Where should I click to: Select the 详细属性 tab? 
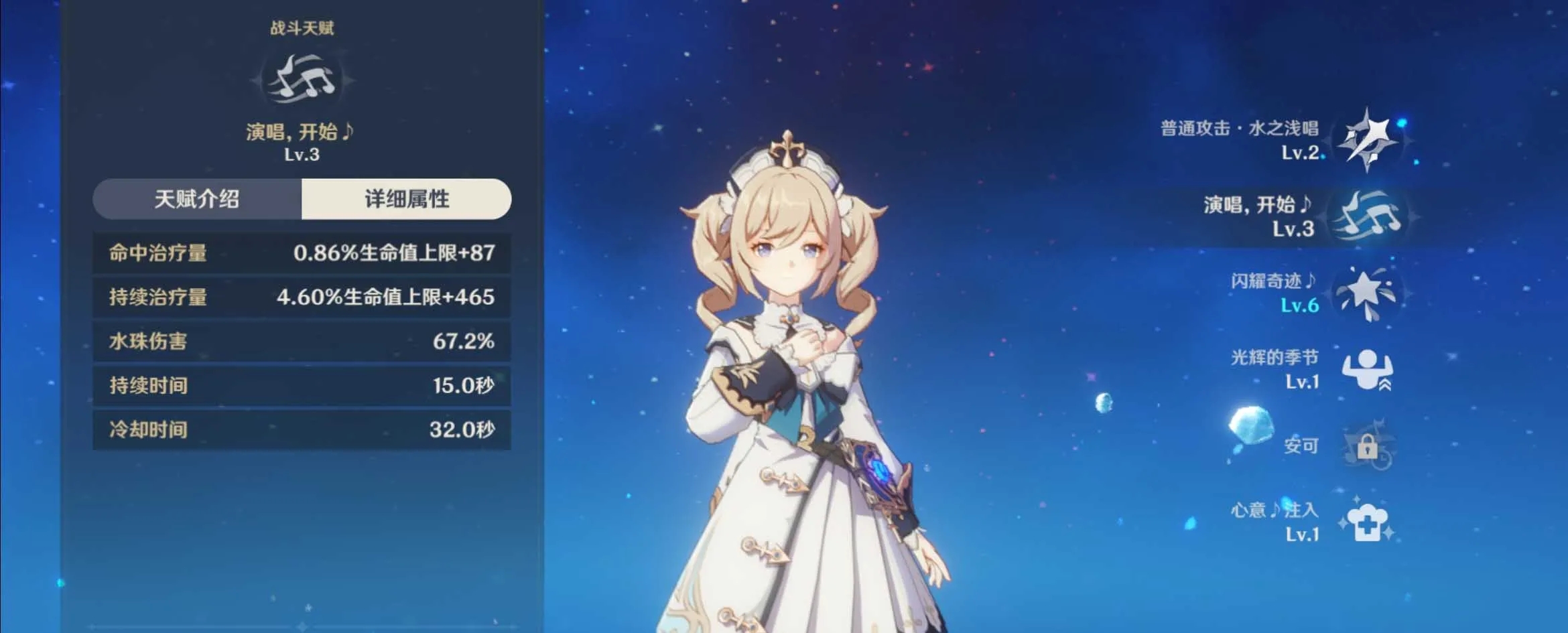406,199
